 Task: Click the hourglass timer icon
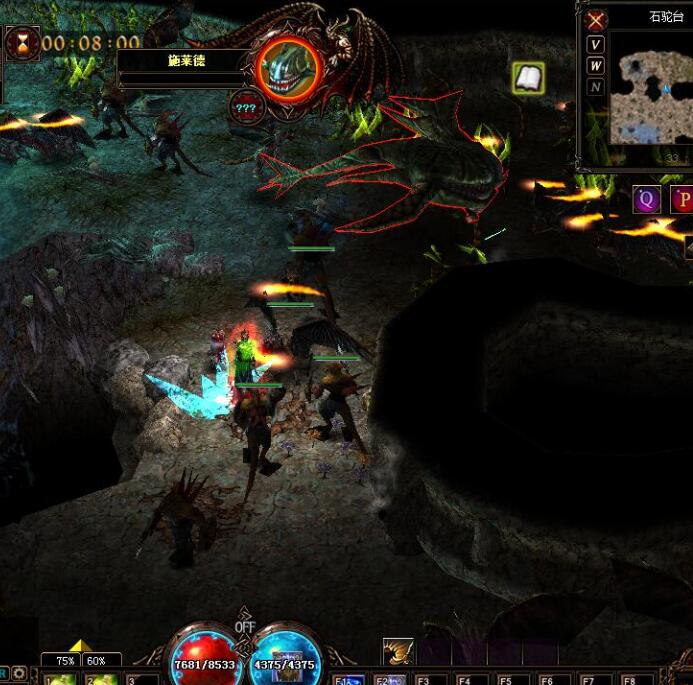point(19,43)
